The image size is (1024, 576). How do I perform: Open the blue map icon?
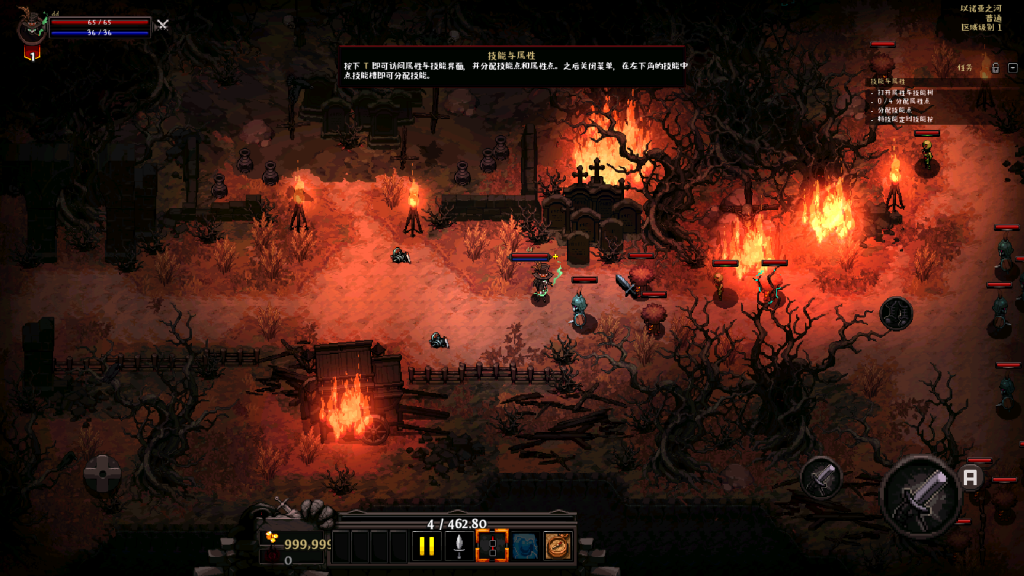coord(525,546)
